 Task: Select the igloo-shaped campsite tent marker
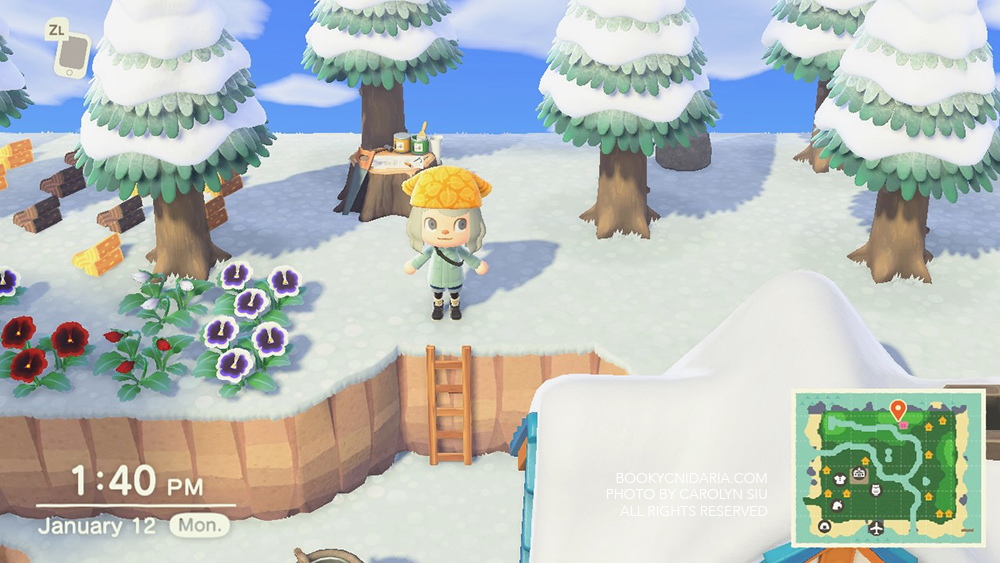point(824,526)
